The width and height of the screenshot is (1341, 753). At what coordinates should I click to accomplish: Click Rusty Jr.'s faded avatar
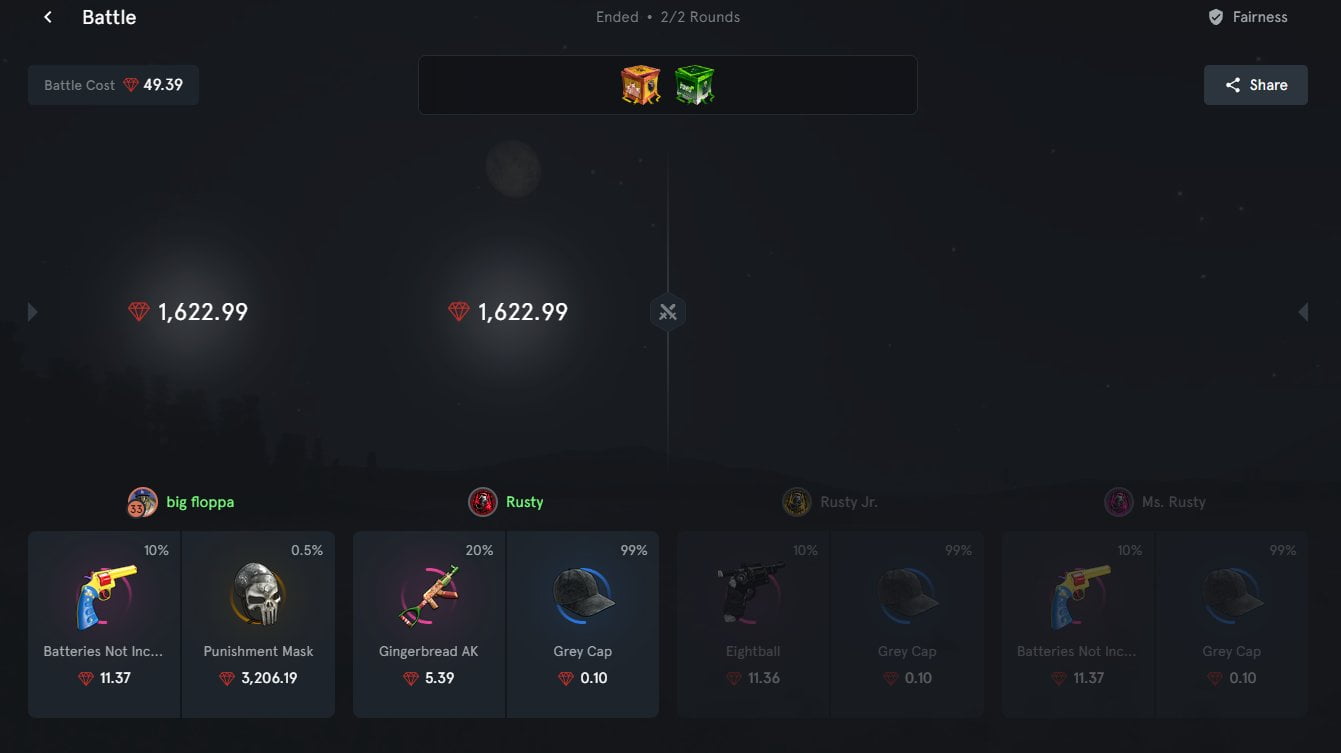(797, 501)
